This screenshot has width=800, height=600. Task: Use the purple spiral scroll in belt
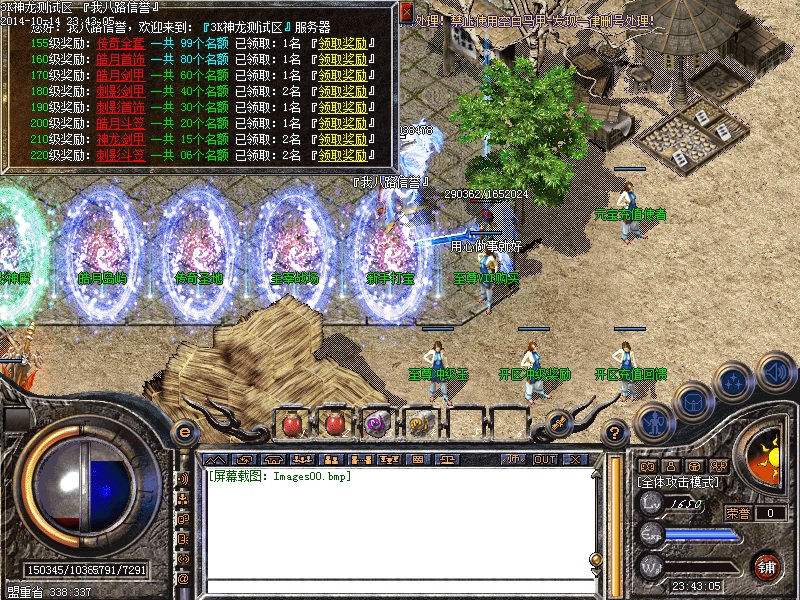(377, 424)
